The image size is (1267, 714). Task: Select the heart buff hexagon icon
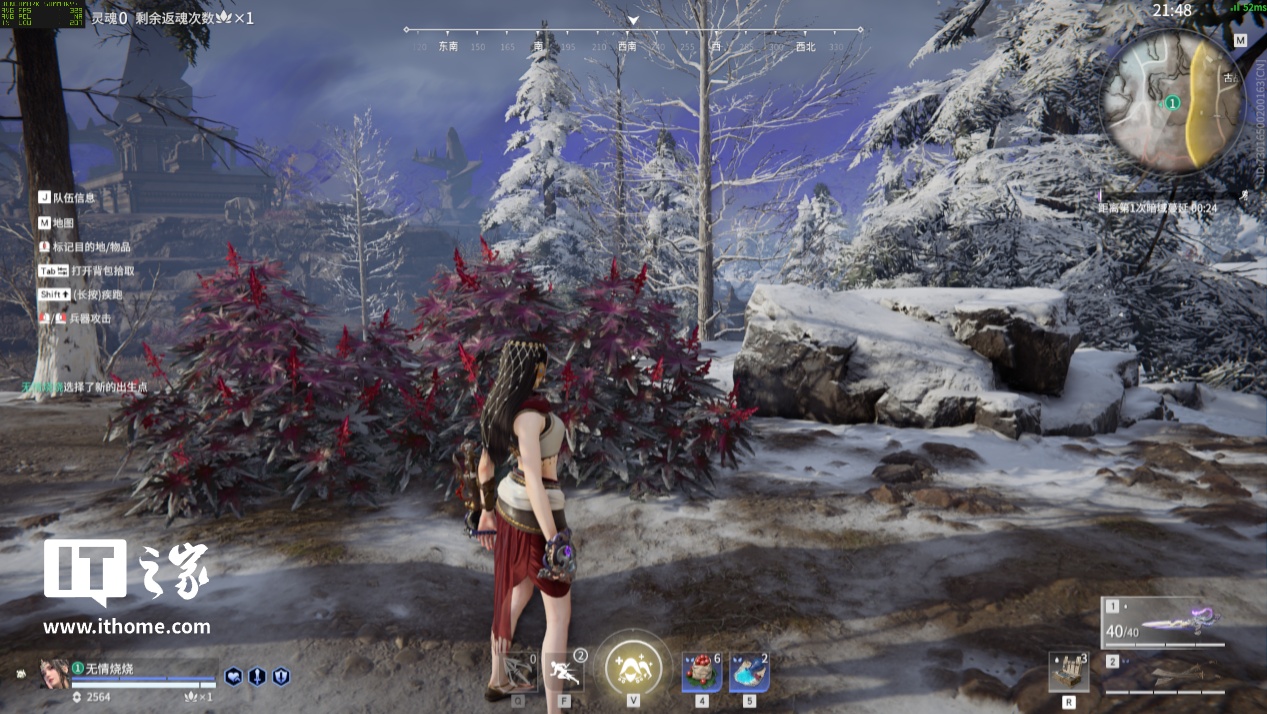pos(233,676)
